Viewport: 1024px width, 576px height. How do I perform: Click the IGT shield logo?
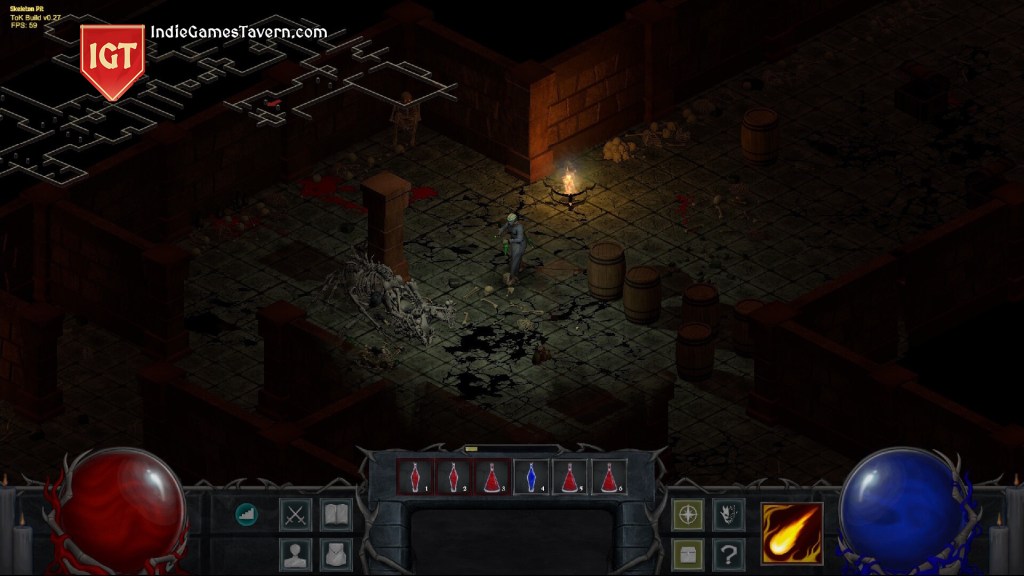click(112, 60)
